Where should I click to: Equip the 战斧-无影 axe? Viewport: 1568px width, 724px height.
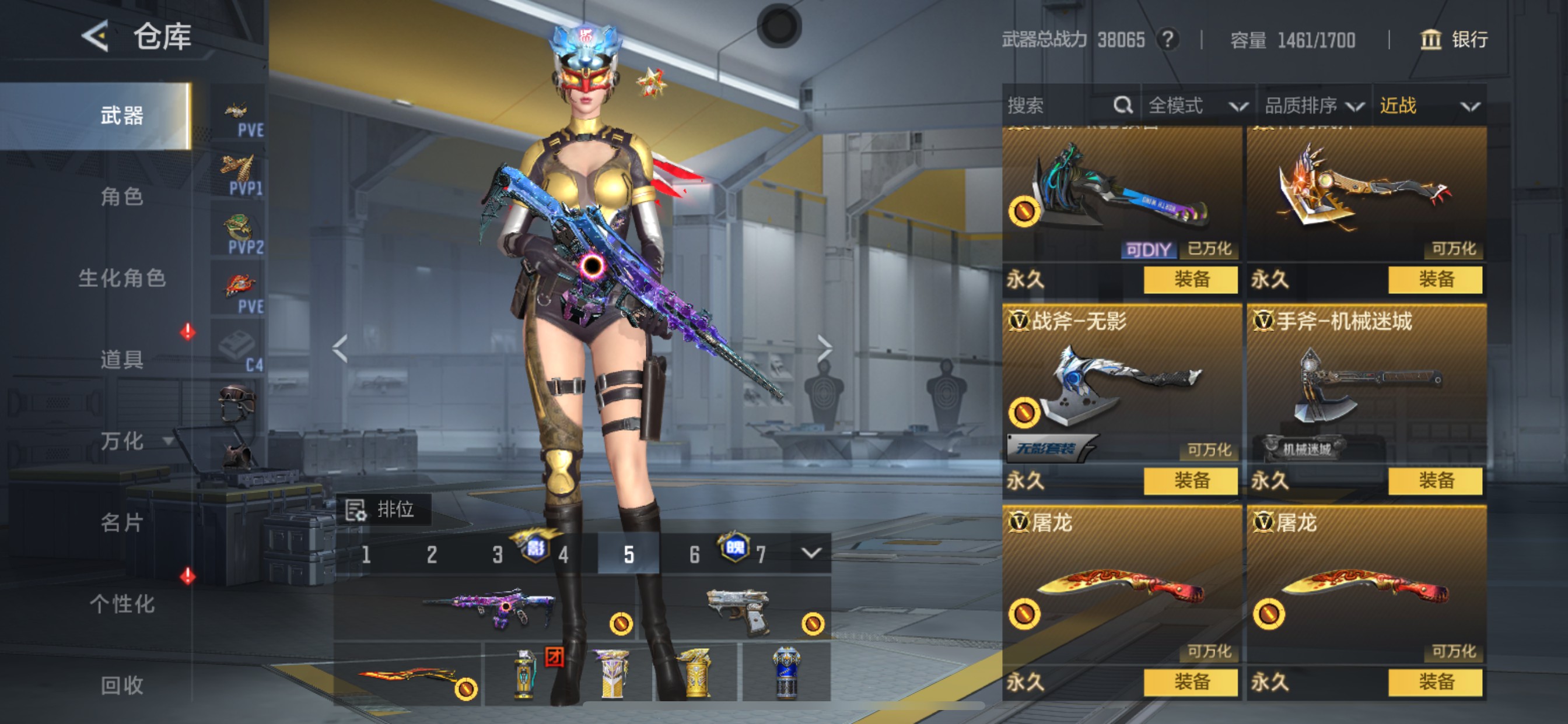pyautogui.click(x=1191, y=481)
